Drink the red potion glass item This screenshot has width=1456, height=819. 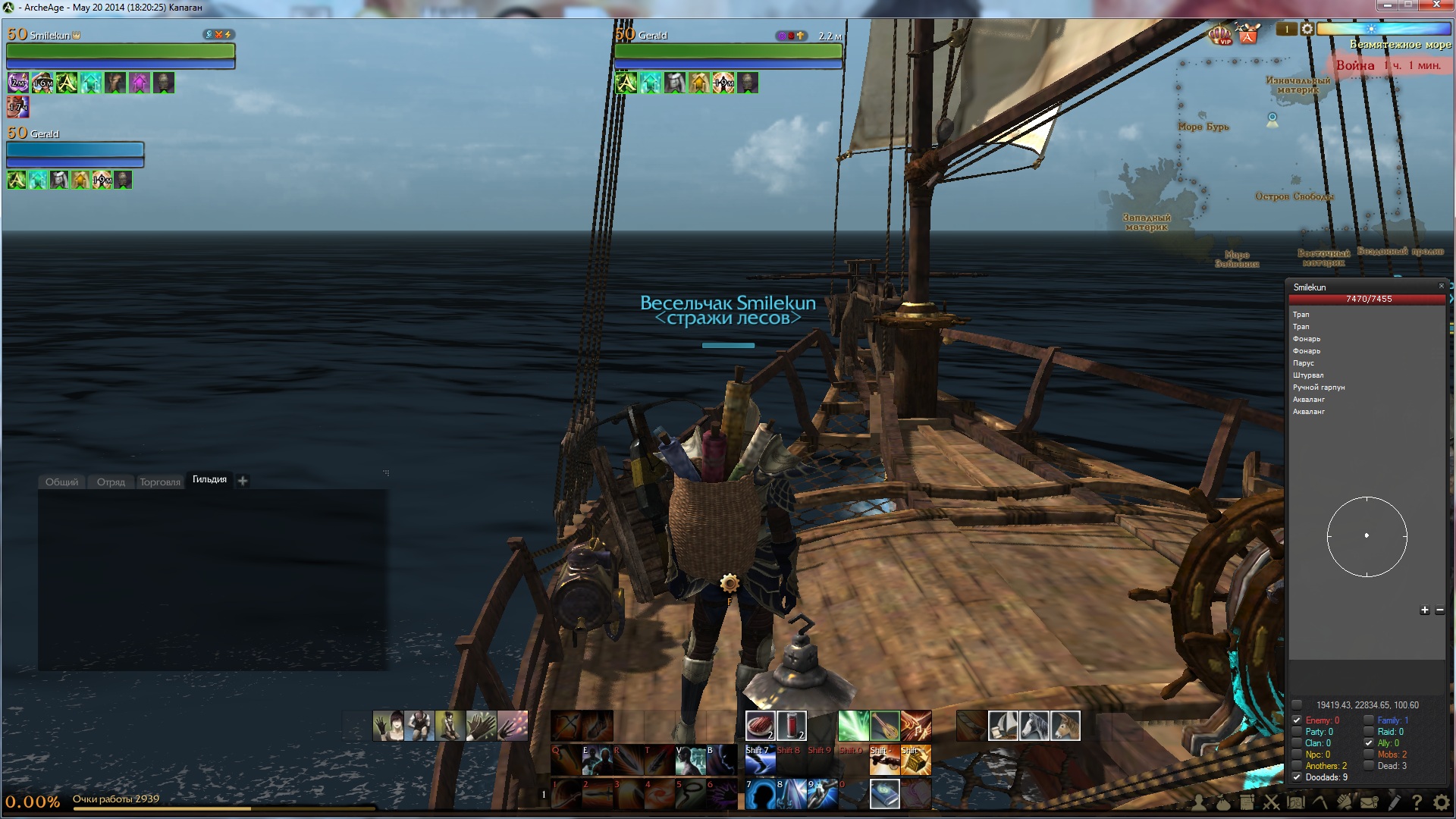point(791,726)
